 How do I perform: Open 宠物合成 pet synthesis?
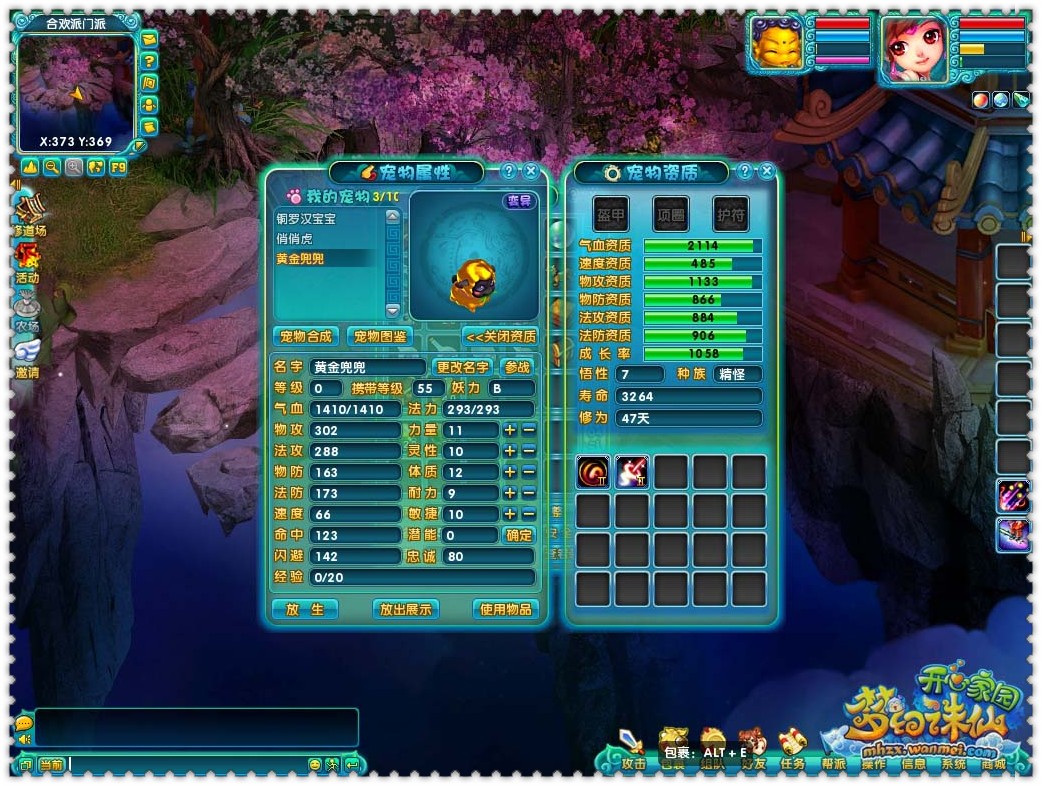(306, 336)
